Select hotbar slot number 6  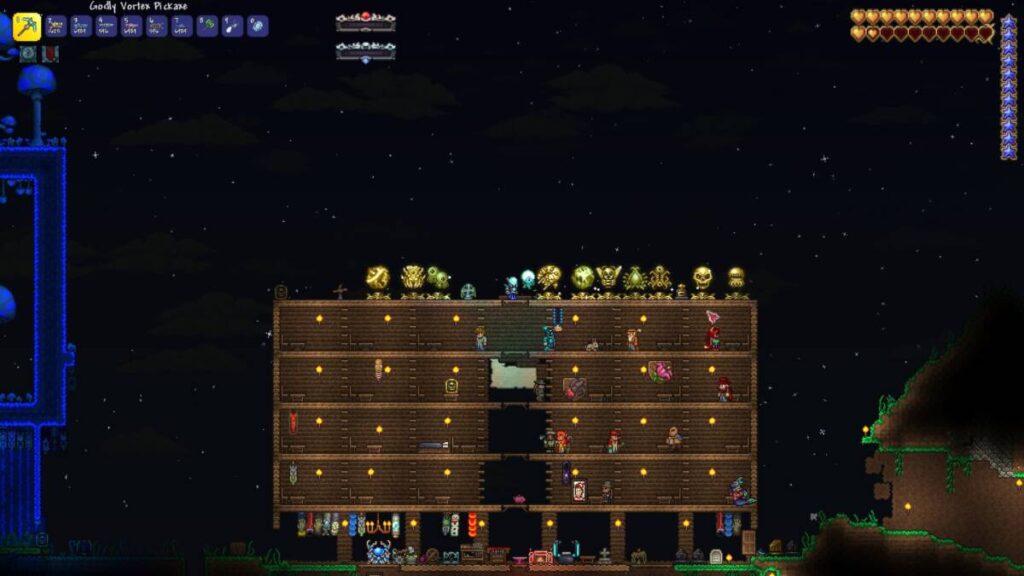(x=156, y=26)
